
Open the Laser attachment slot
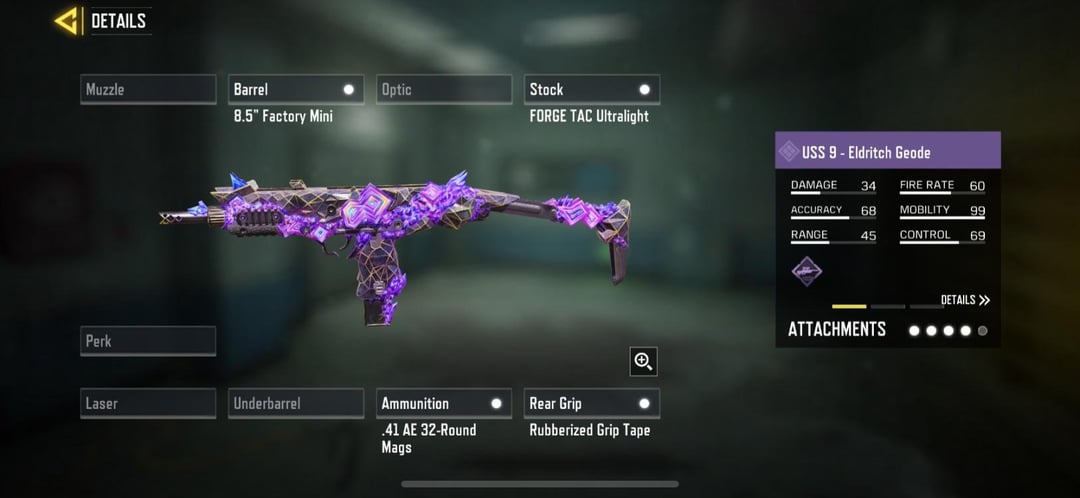(148, 403)
